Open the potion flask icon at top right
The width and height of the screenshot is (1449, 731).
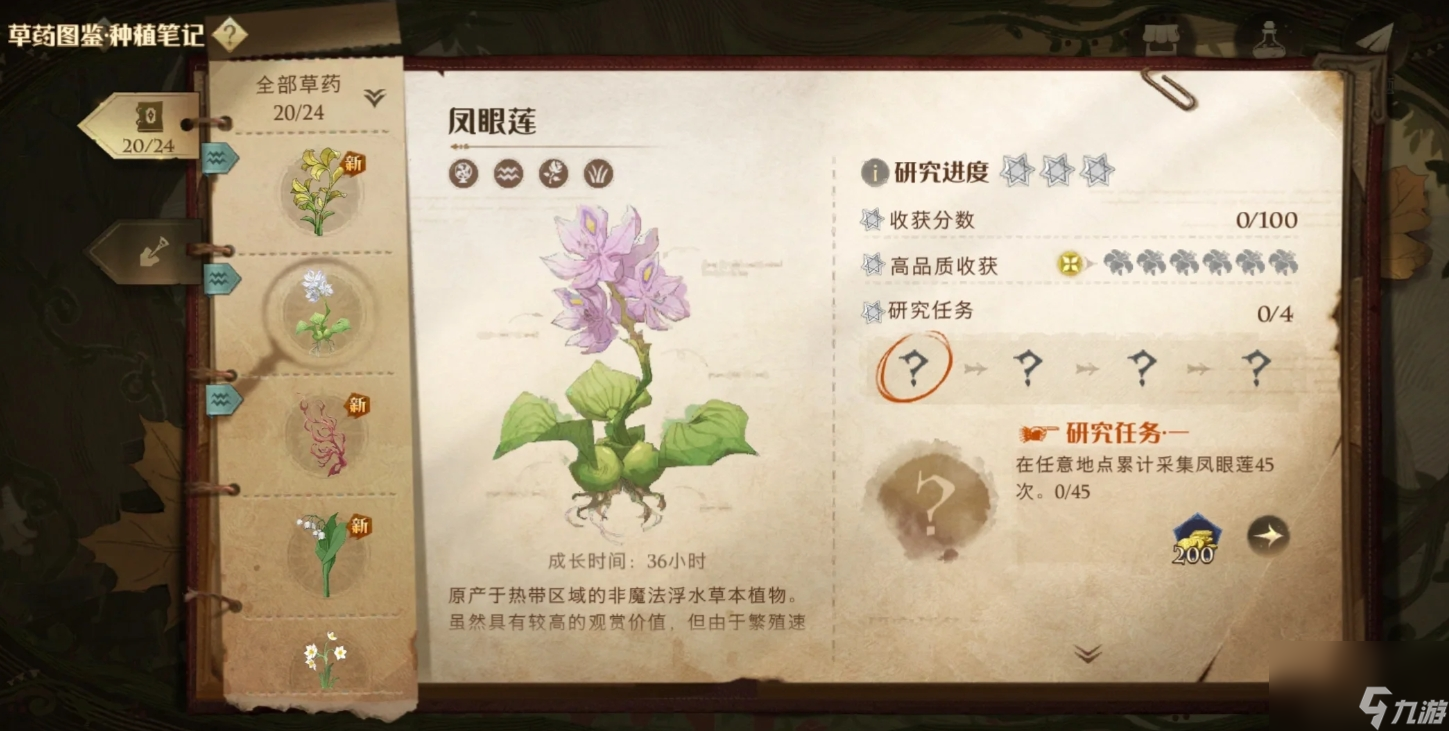click(1269, 38)
